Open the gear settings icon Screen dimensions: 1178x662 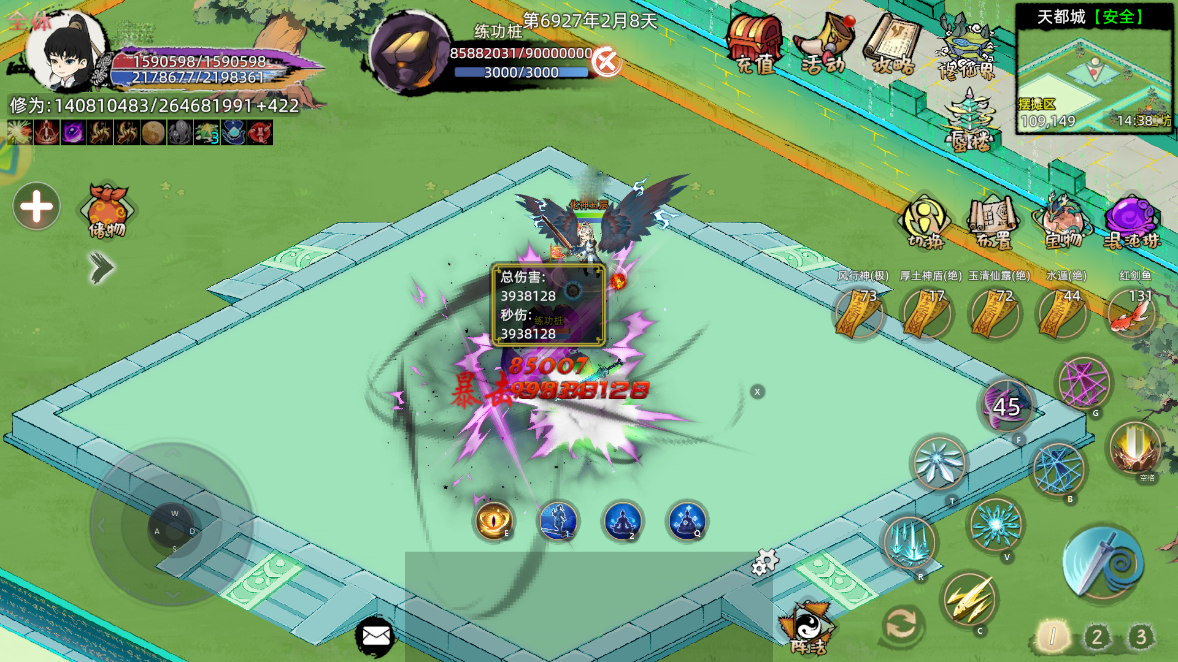[765, 563]
